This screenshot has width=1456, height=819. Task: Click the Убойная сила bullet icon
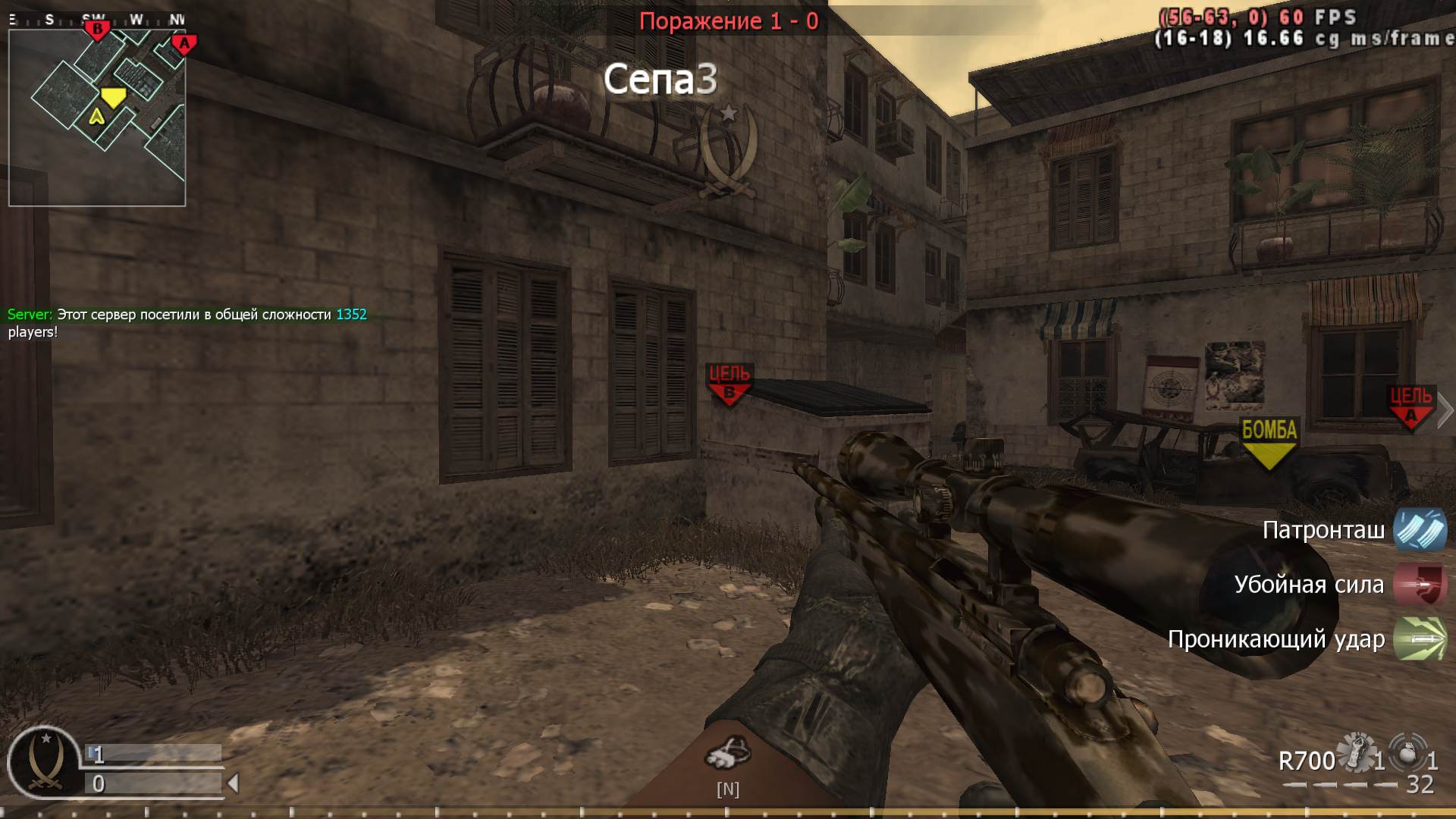pyautogui.click(x=1421, y=585)
